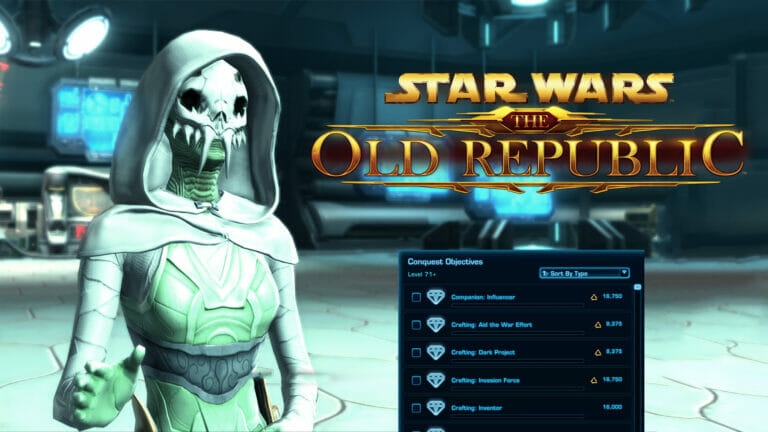The height and width of the screenshot is (432, 768).
Task: Enable tracking for Crafting: Invasion Force
Action: click(416, 381)
